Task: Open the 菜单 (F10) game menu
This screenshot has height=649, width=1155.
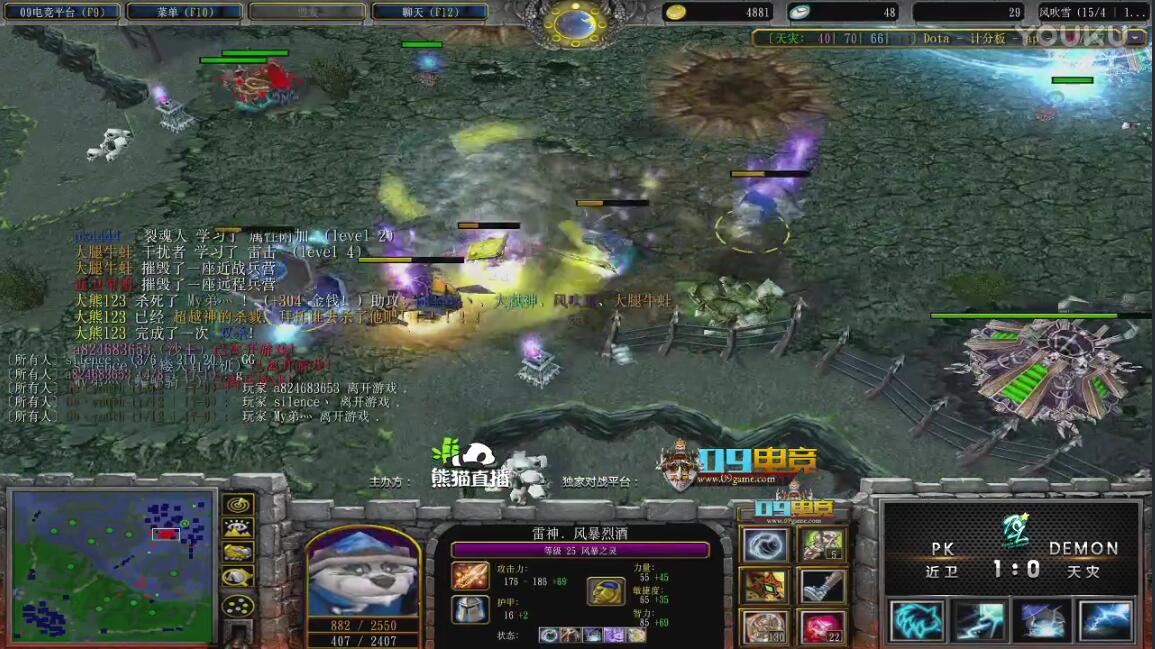Action: pyautogui.click(x=185, y=12)
